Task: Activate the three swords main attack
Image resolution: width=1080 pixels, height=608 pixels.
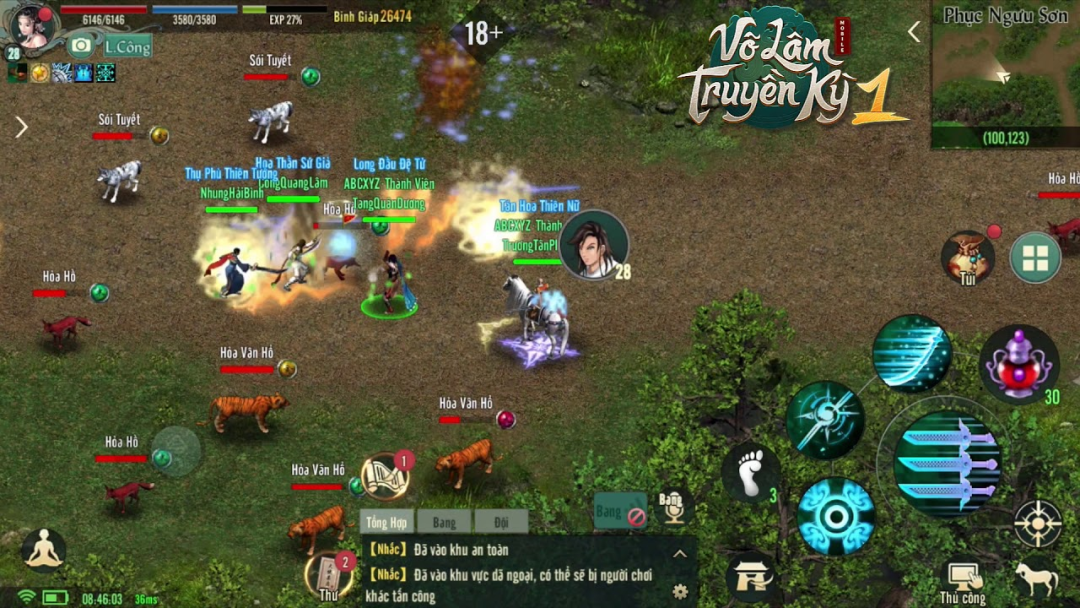Action: 947,462
